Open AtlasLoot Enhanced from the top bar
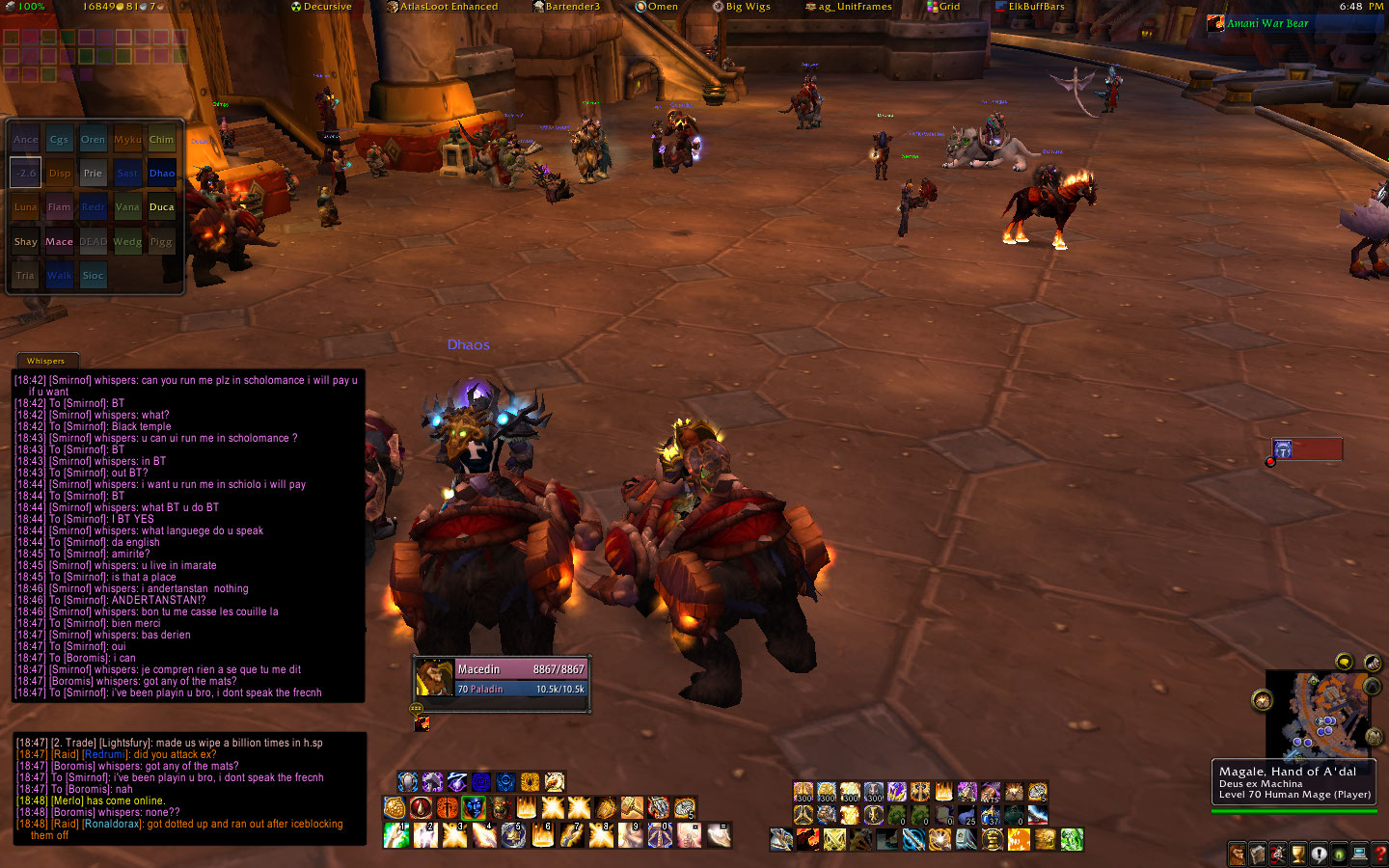The width and height of the screenshot is (1389, 868). 443,7
